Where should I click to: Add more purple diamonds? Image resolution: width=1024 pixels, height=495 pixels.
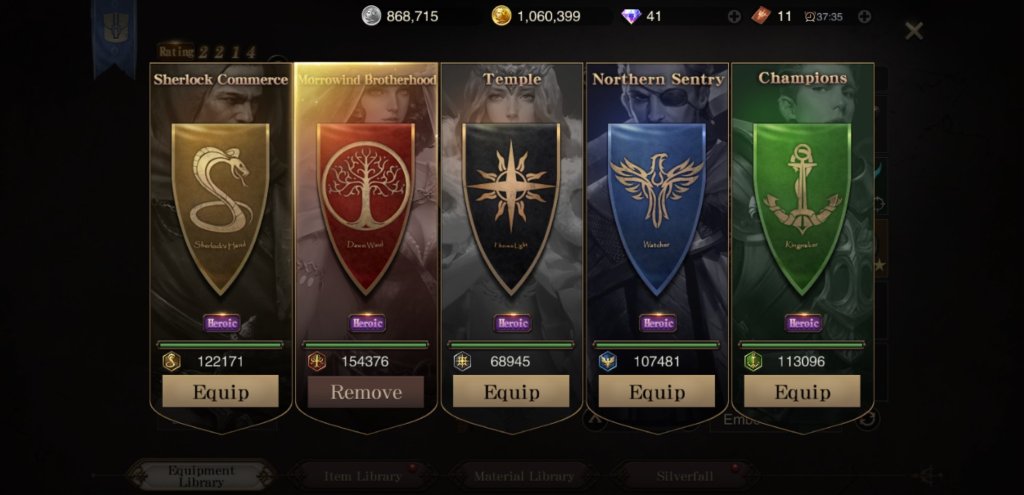[734, 16]
